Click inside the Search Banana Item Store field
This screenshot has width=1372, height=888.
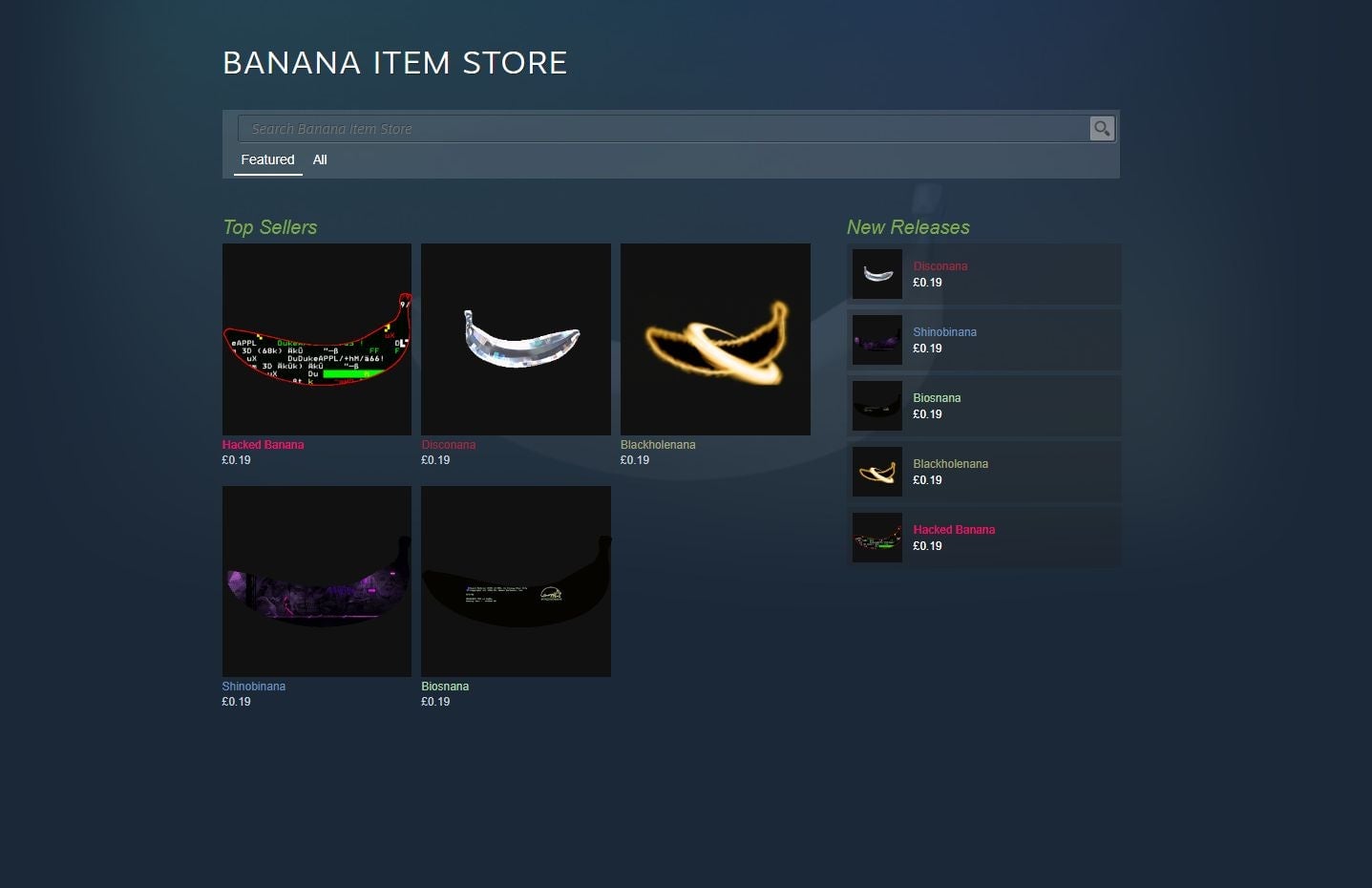point(668,128)
